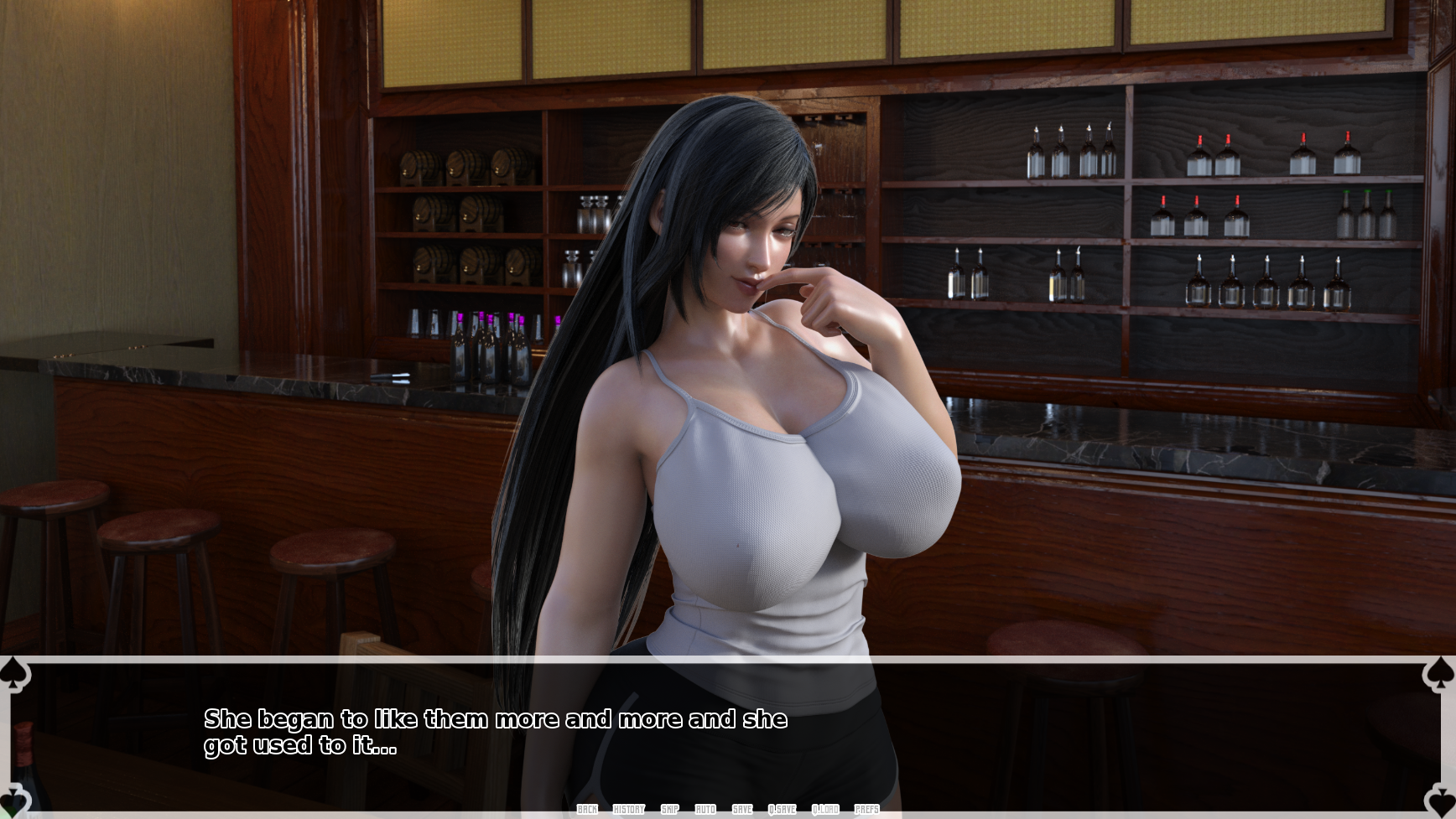Open the Prefs settings screen
Screen dimensions: 1456x819
tap(866, 809)
